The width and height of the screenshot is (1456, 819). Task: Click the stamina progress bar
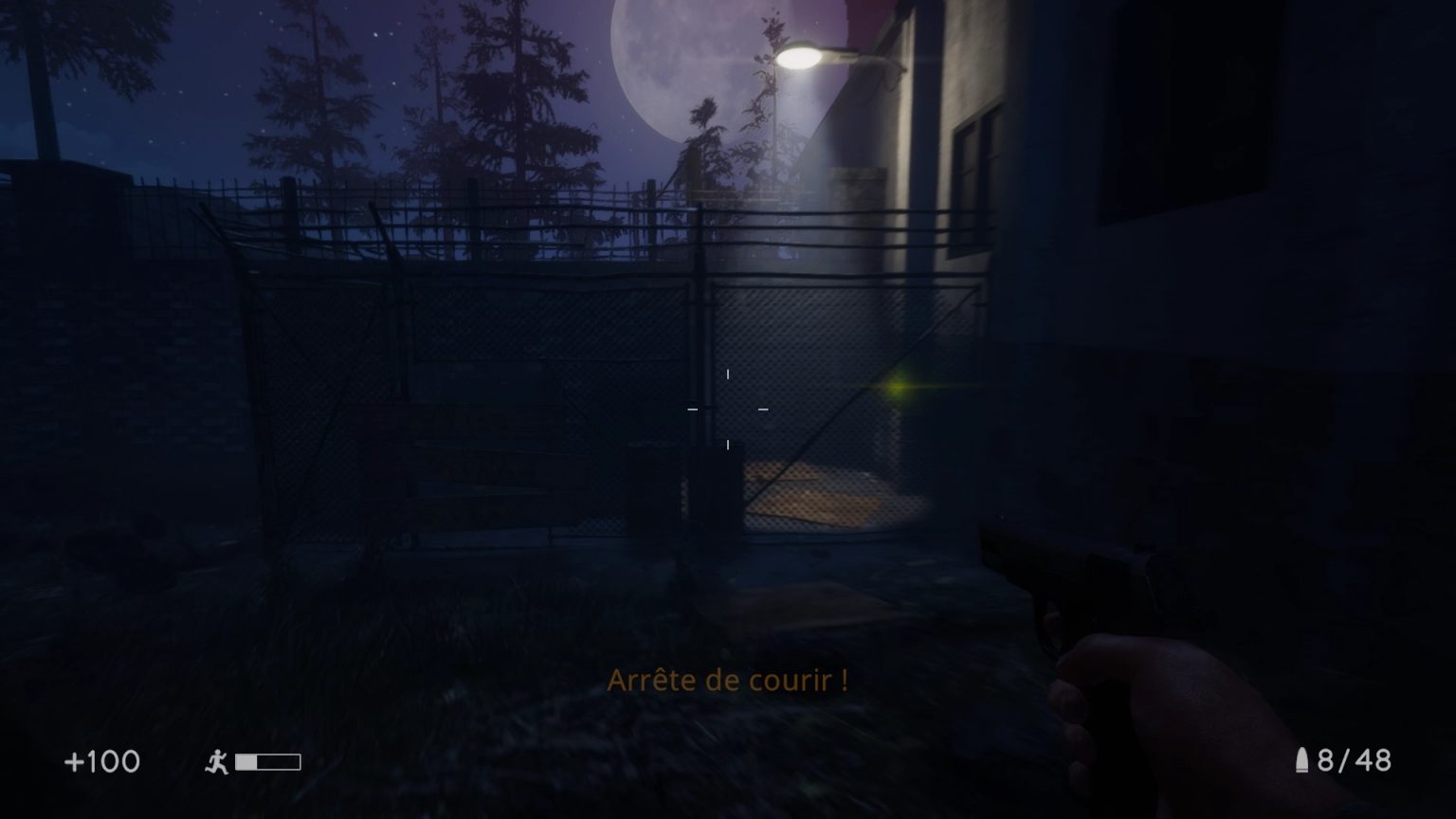pyautogui.click(x=268, y=761)
